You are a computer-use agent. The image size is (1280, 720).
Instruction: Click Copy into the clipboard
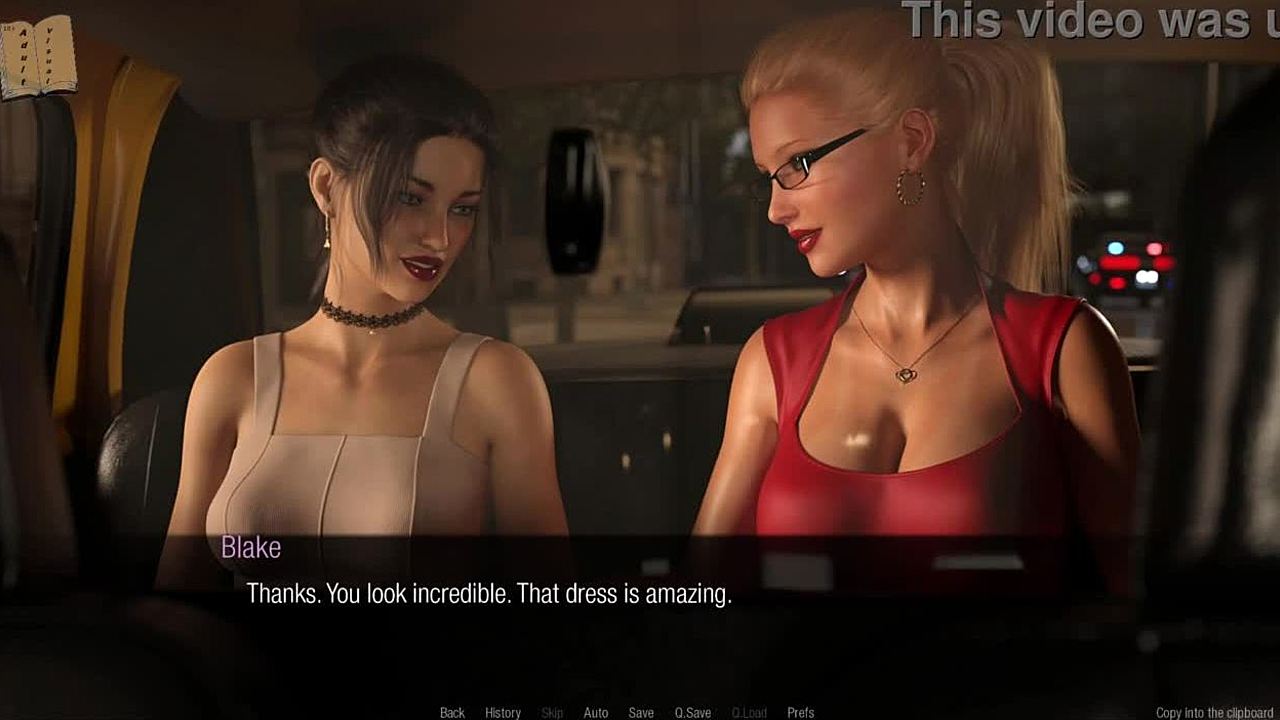[x=1215, y=712]
